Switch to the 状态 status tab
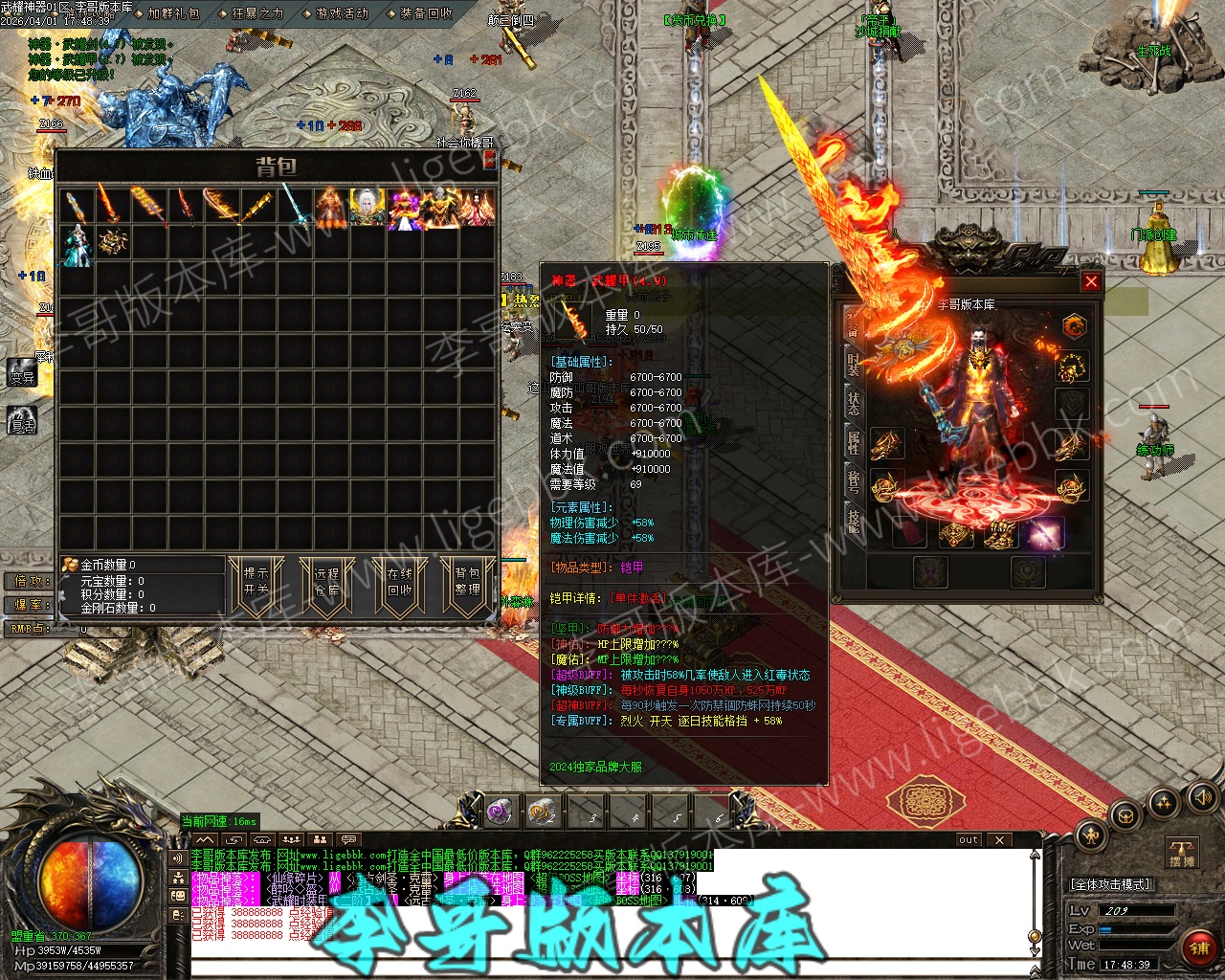The height and width of the screenshot is (980, 1225). pyautogui.click(x=853, y=403)
